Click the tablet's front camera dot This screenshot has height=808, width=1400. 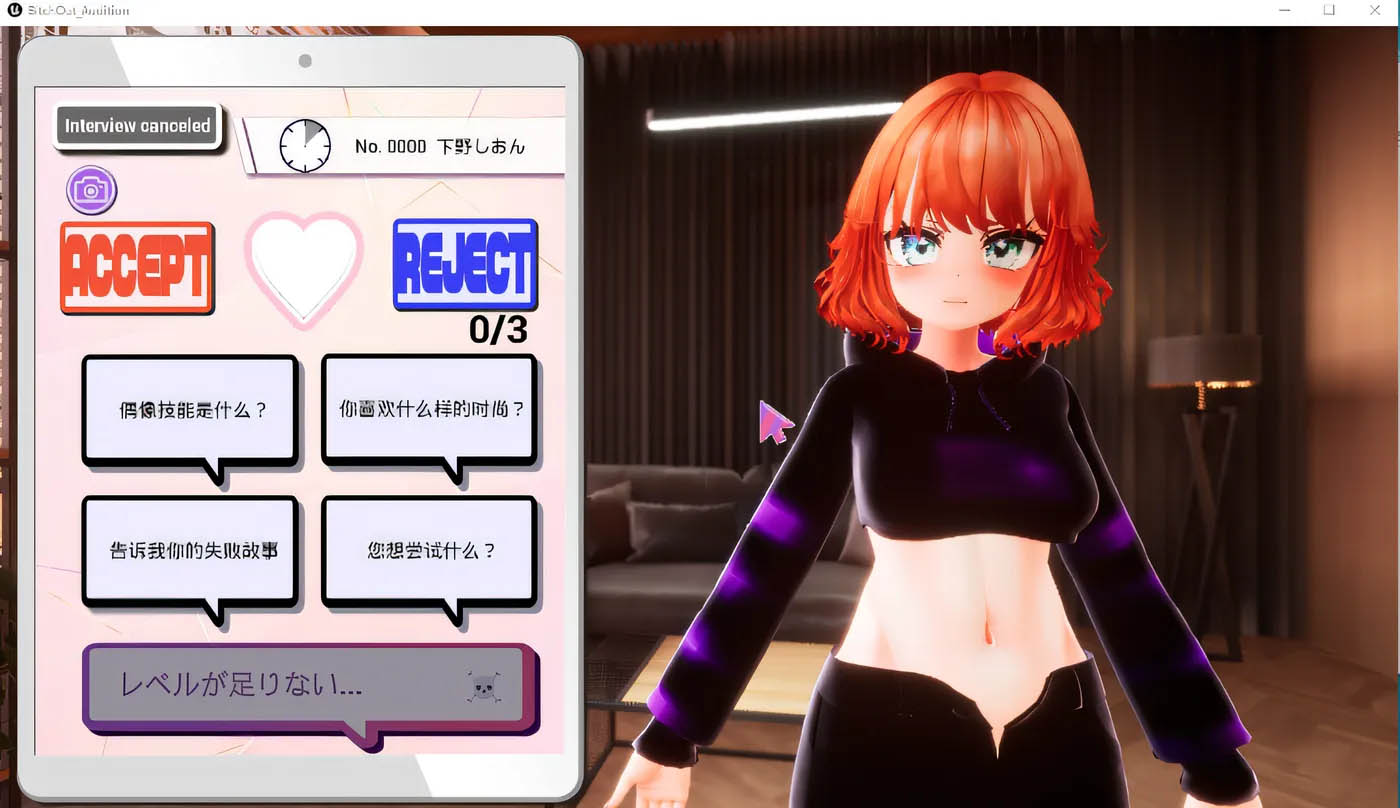pos(303,61)
